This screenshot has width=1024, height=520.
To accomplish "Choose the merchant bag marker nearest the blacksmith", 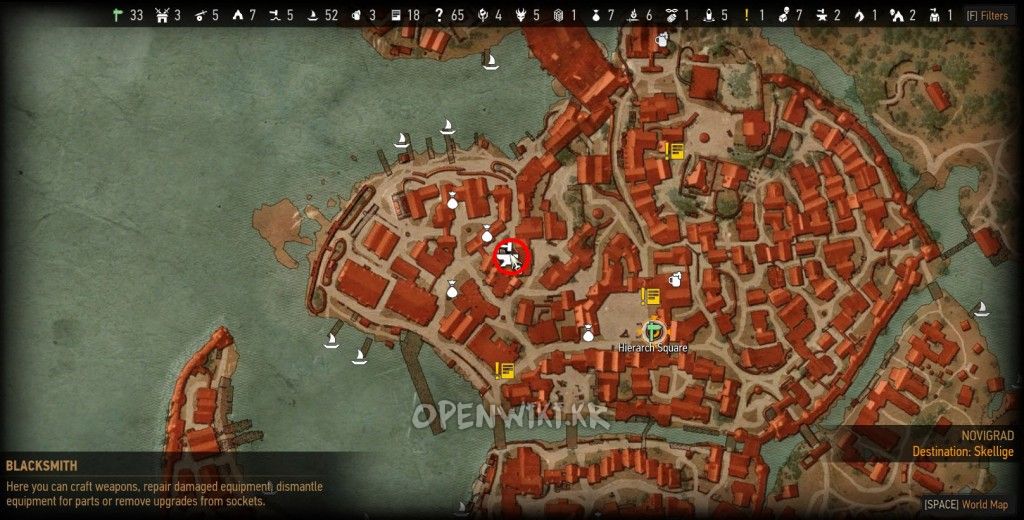I will 487,235.
